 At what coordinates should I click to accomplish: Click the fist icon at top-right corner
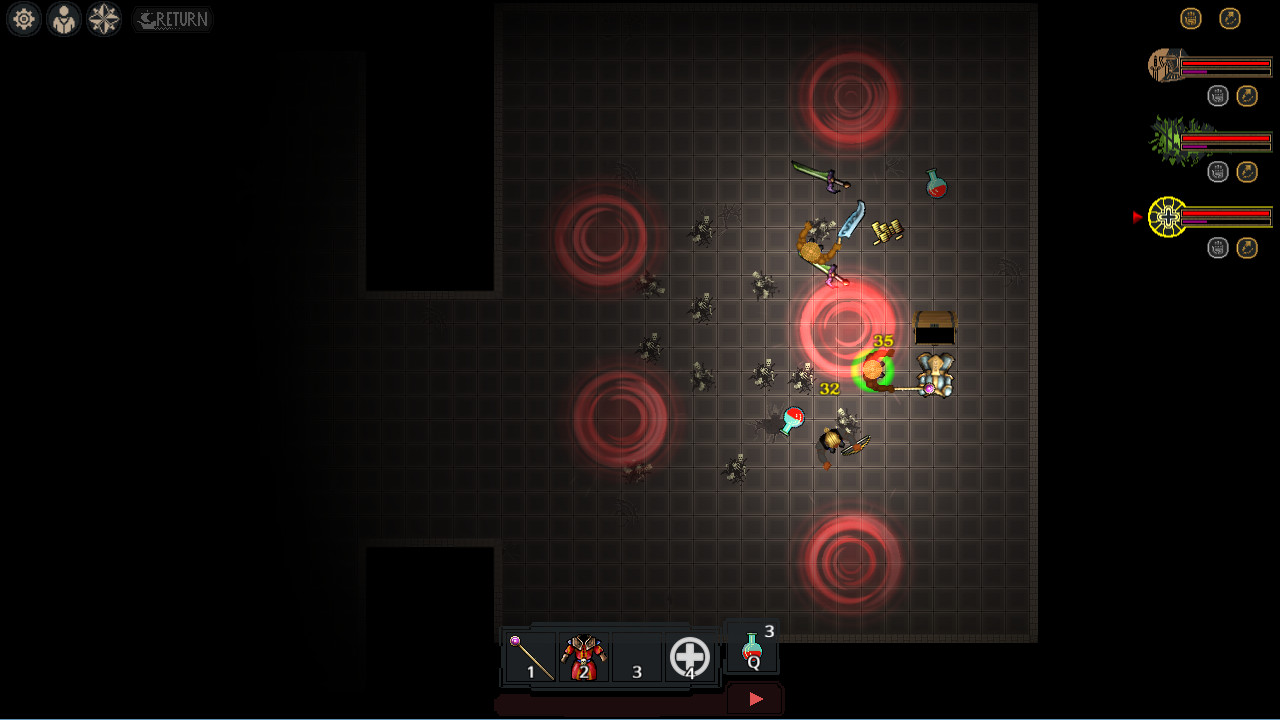tap(1191, 18)
